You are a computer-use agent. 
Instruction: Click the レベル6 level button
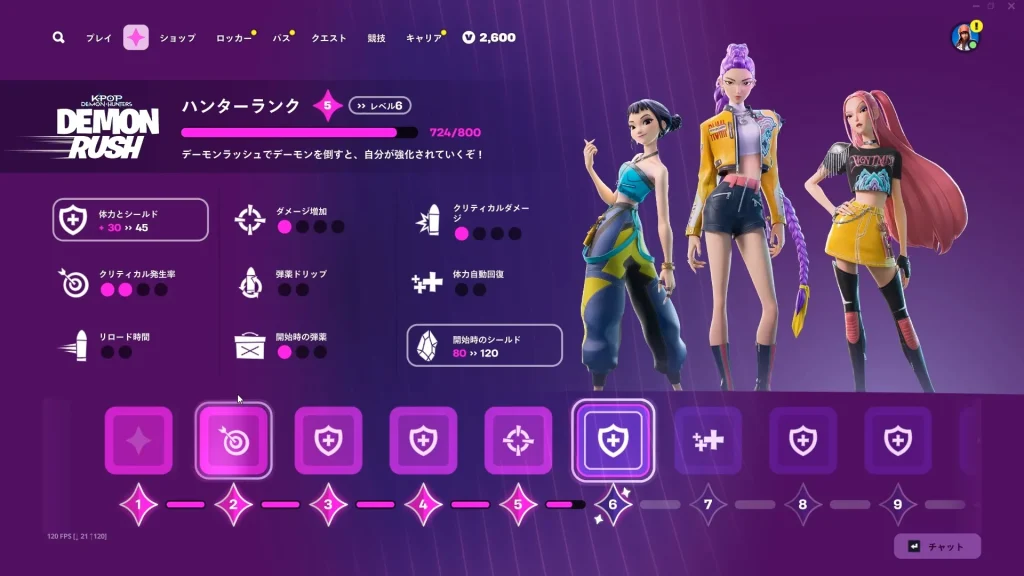(x=381, y=106)
